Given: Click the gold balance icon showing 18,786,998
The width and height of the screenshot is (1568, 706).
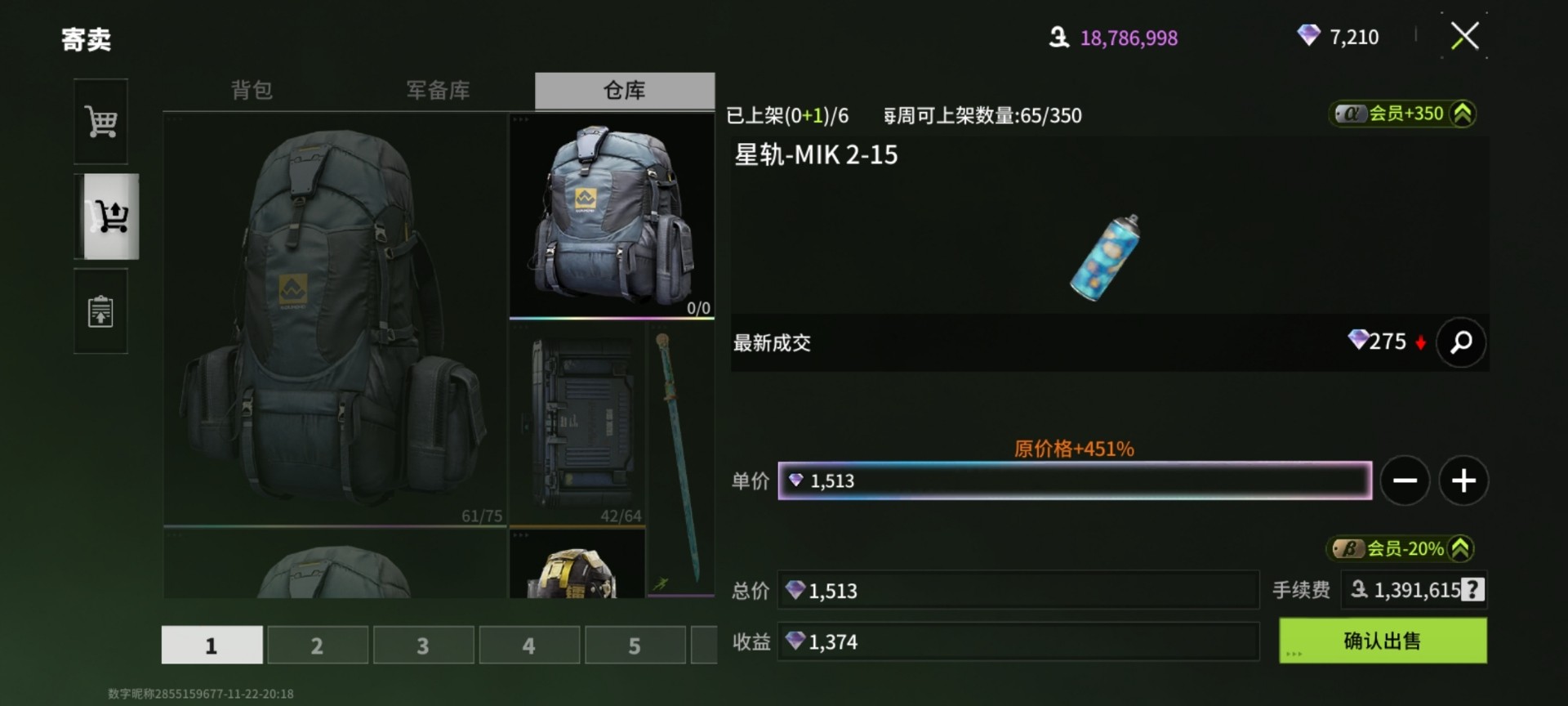Looking at the screenshot, I should point(1058,38).
